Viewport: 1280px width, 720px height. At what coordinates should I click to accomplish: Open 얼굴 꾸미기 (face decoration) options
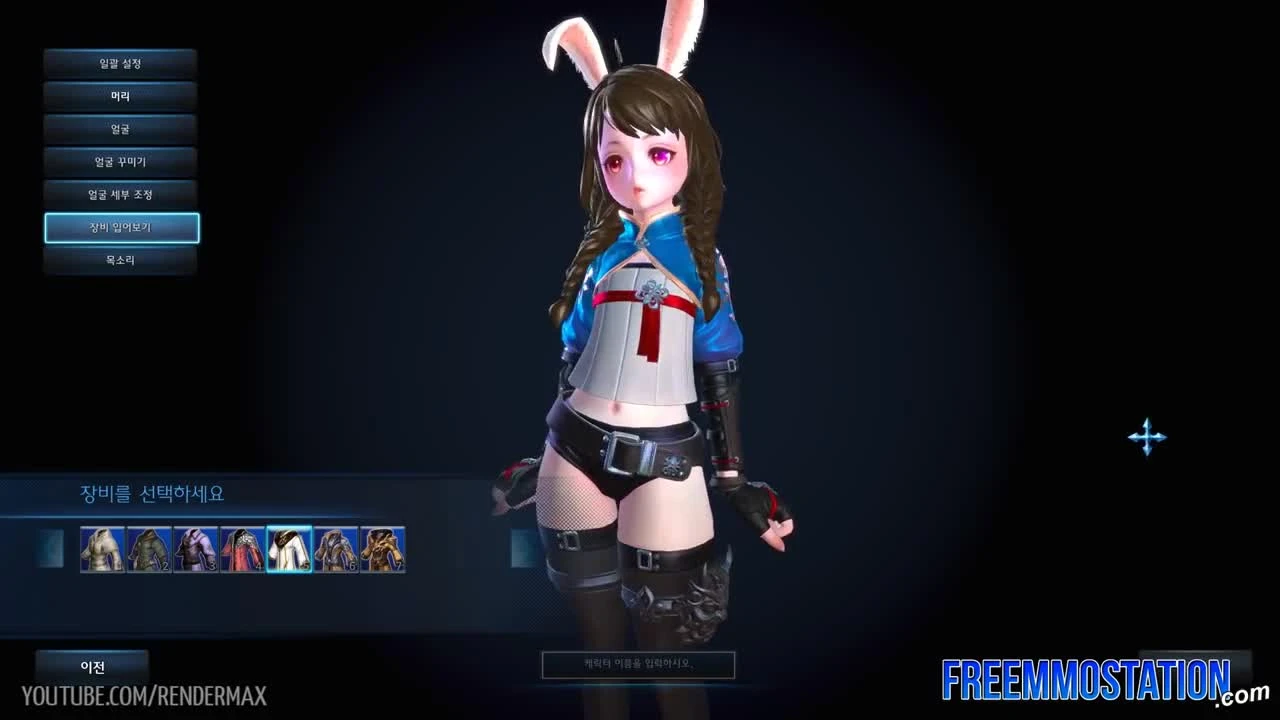(119, 162)
